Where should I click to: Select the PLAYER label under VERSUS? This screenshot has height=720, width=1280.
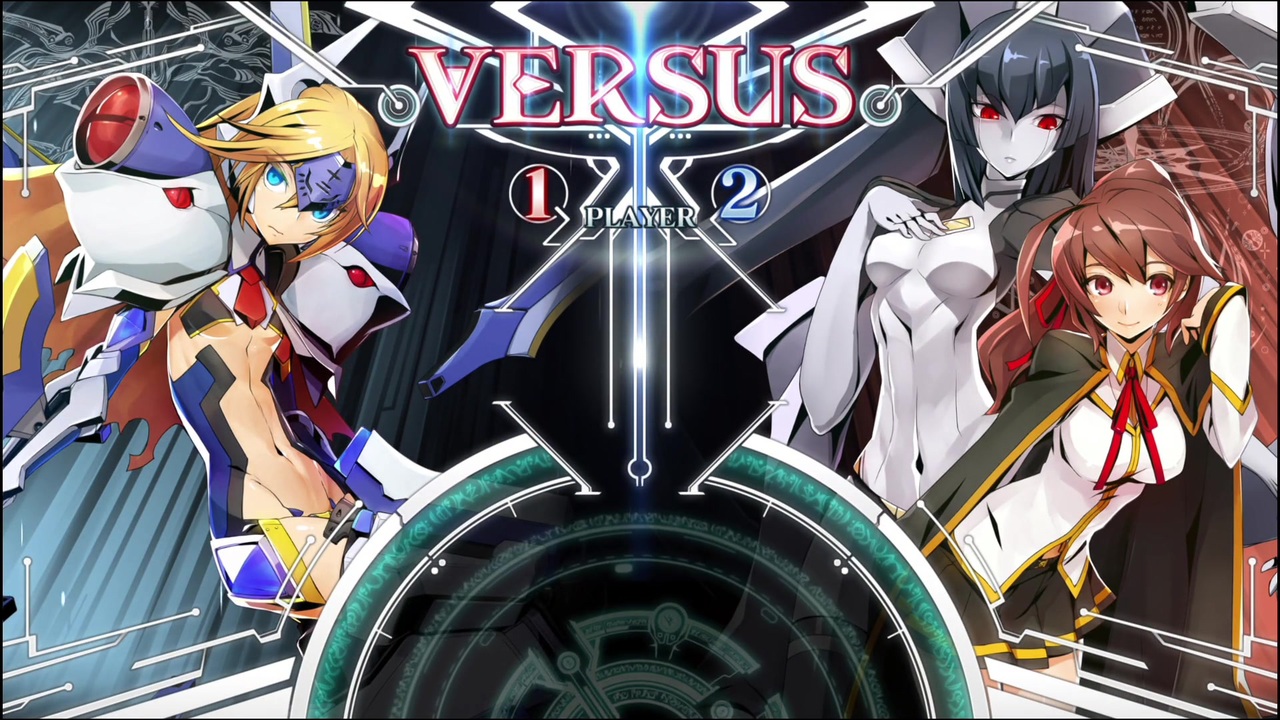click(640, 218)
